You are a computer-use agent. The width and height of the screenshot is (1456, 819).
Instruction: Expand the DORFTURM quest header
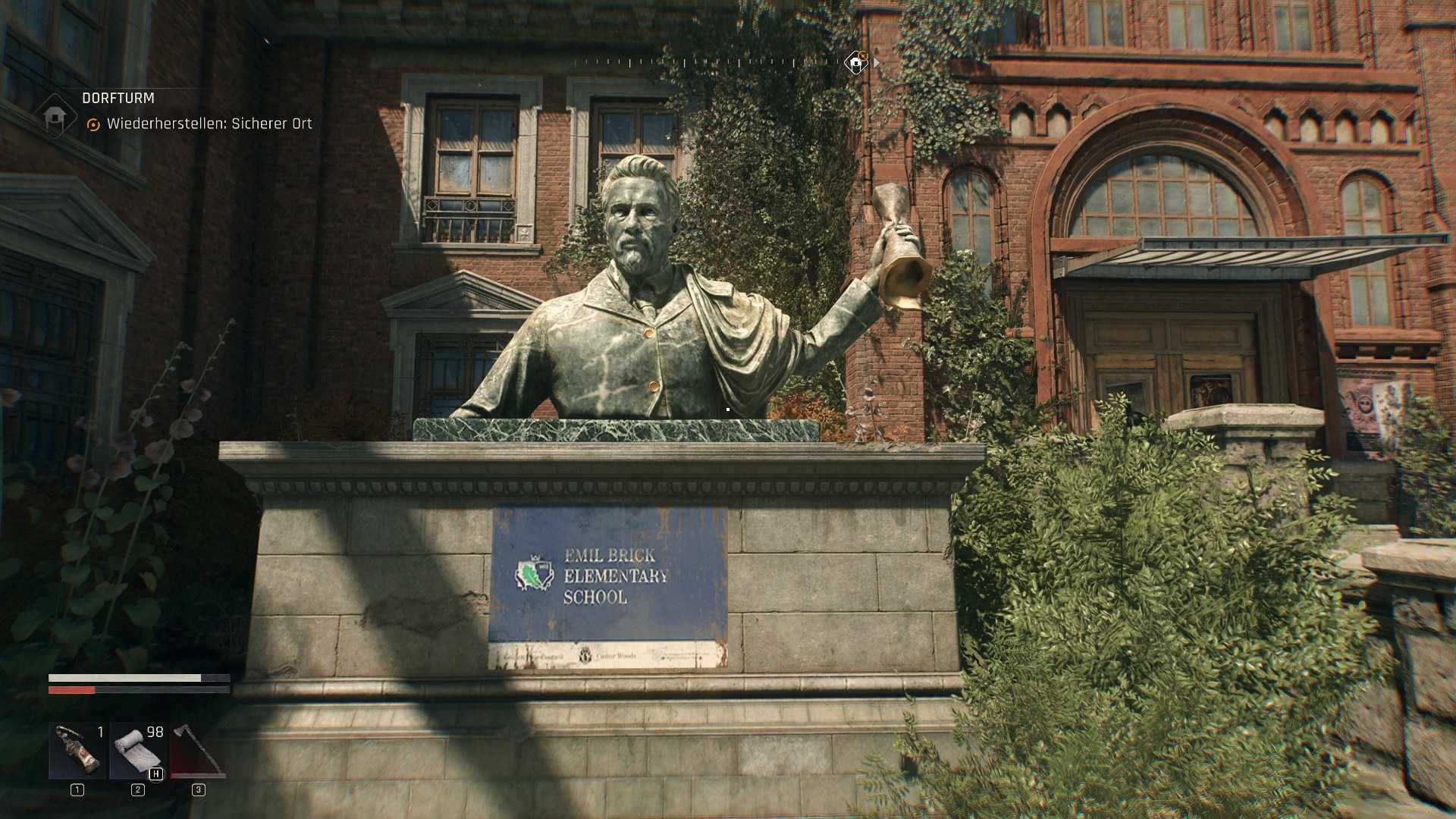click(x=118, y=98)
